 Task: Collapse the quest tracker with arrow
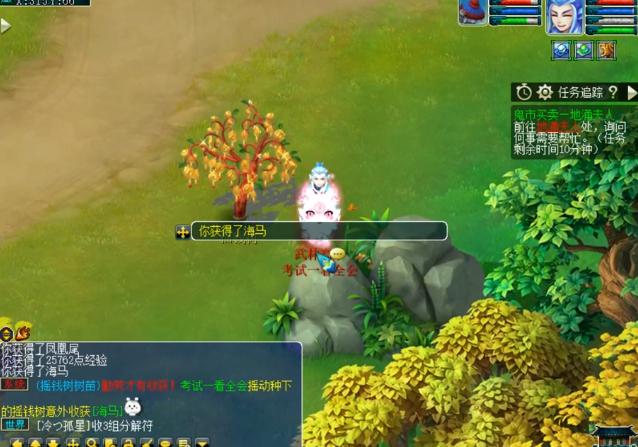(631, 92)
